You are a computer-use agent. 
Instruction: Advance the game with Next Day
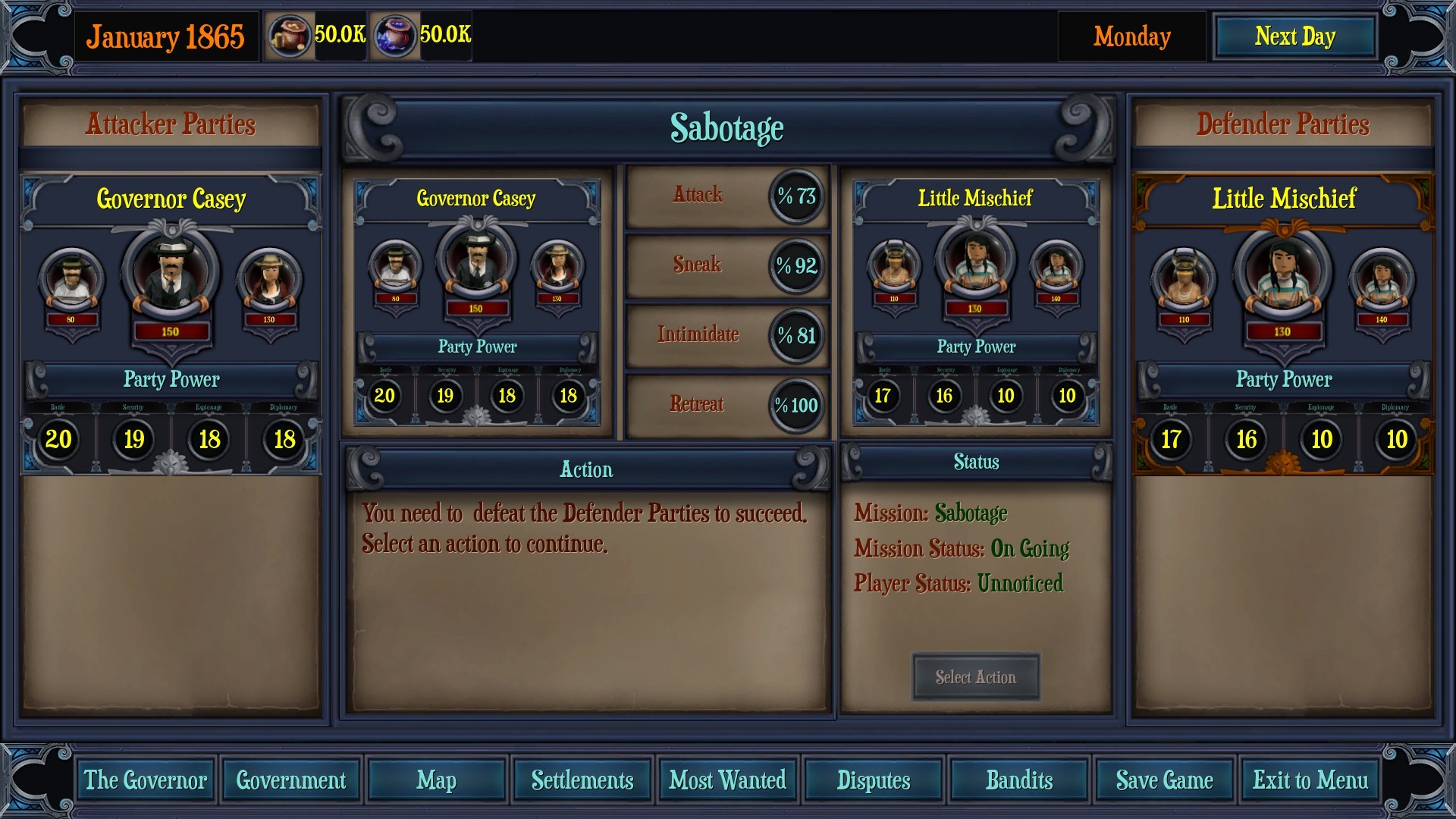click(x=1294, y=35)
